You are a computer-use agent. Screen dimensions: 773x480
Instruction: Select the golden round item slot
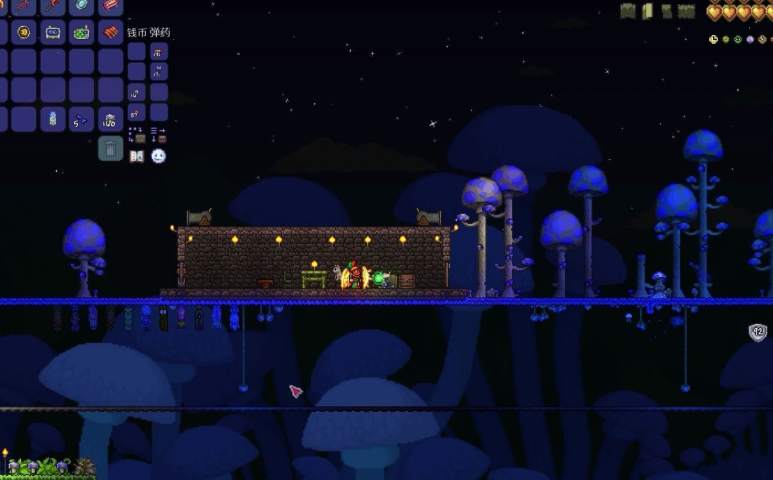[x=23, y=32]
